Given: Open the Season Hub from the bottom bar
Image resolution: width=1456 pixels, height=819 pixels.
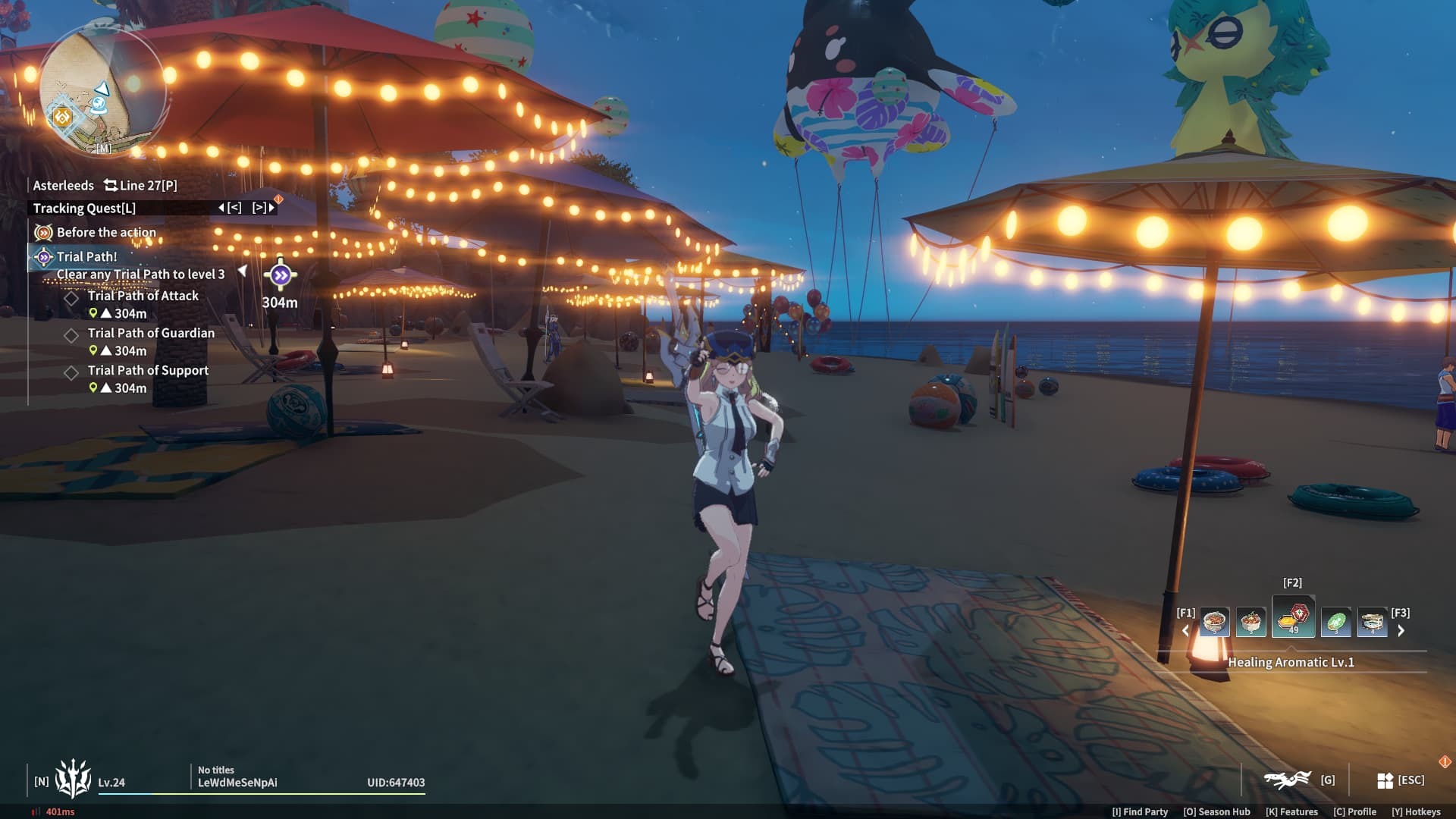Looking at the screenshot, I should pos(1216,811).
